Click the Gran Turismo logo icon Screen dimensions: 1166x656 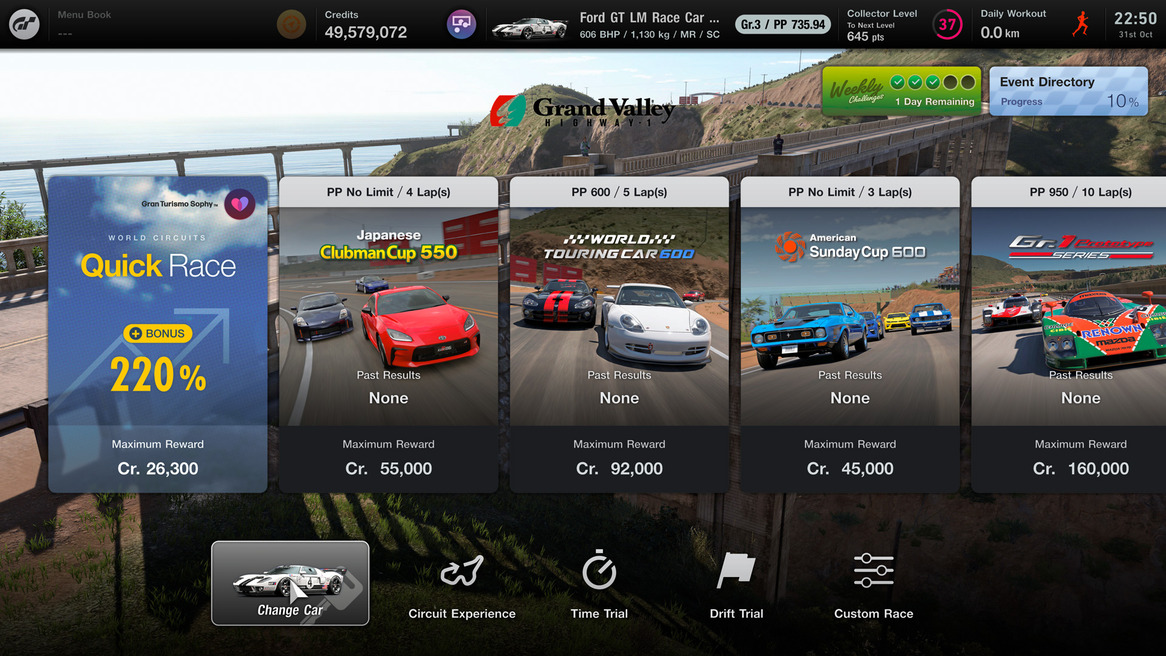24,24
